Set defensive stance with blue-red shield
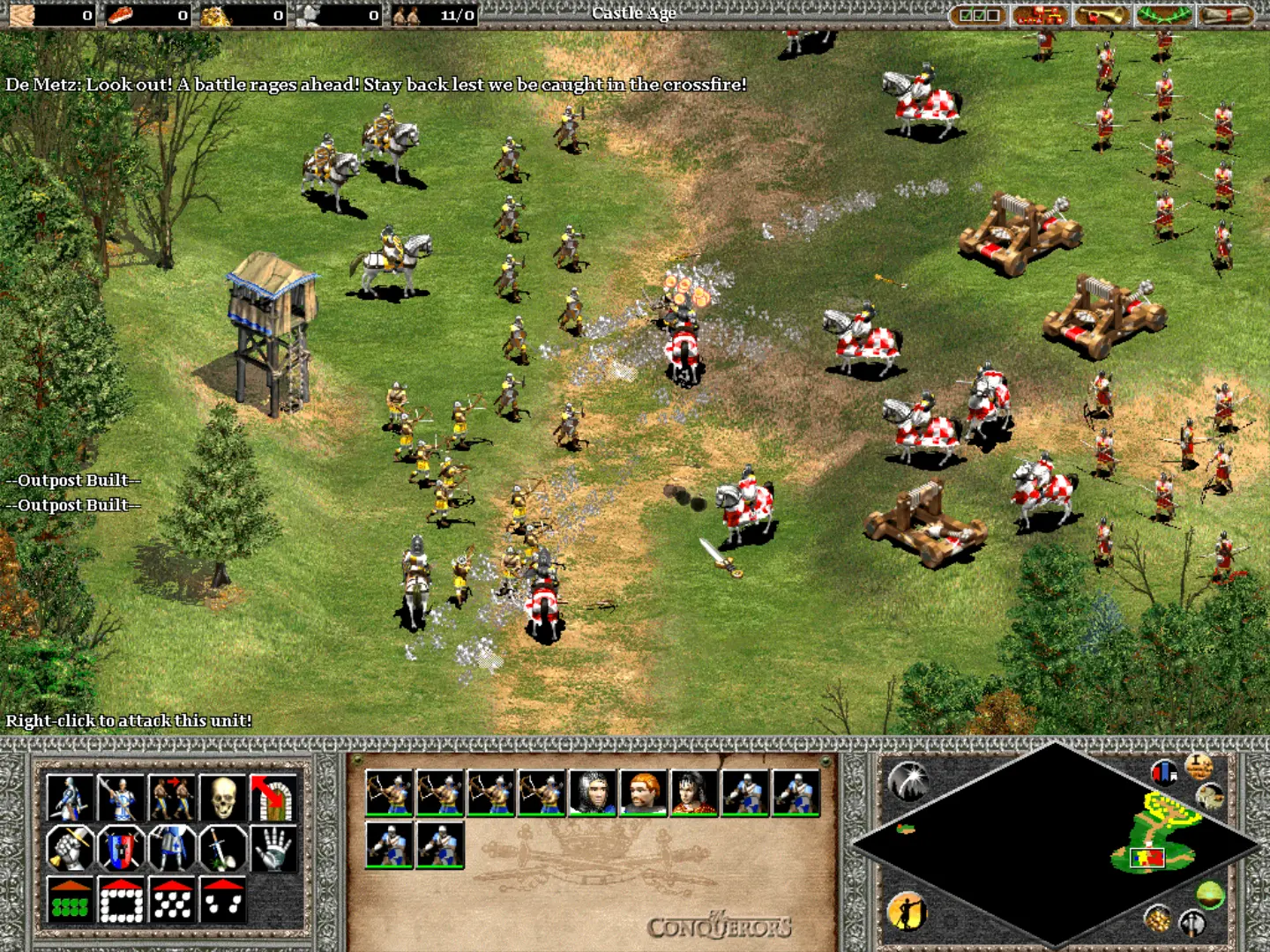This screenshot has height=952, width=1270. click(121, 848)
